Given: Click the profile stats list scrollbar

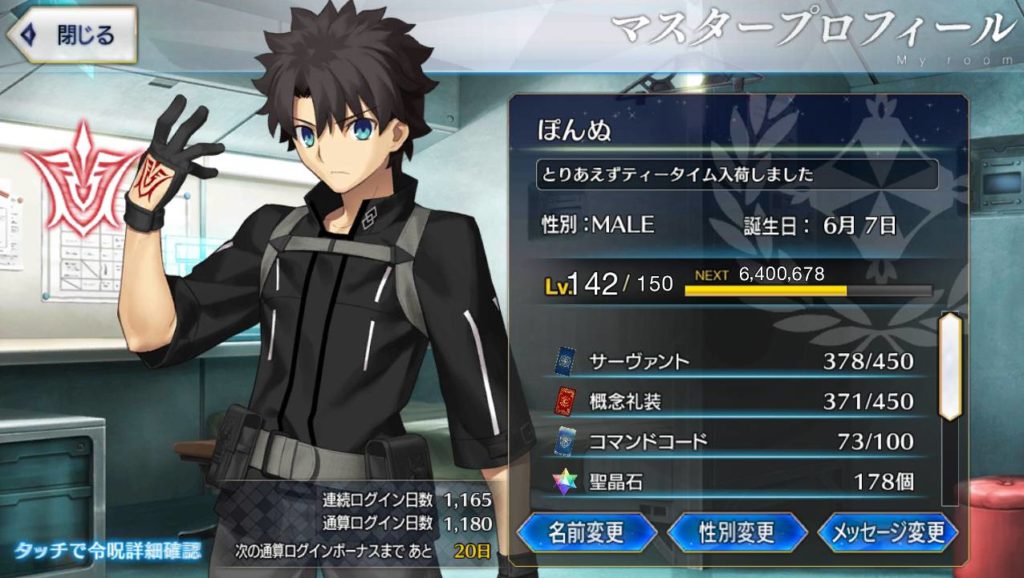Looking at the screenshot, I should pos(949,366).
